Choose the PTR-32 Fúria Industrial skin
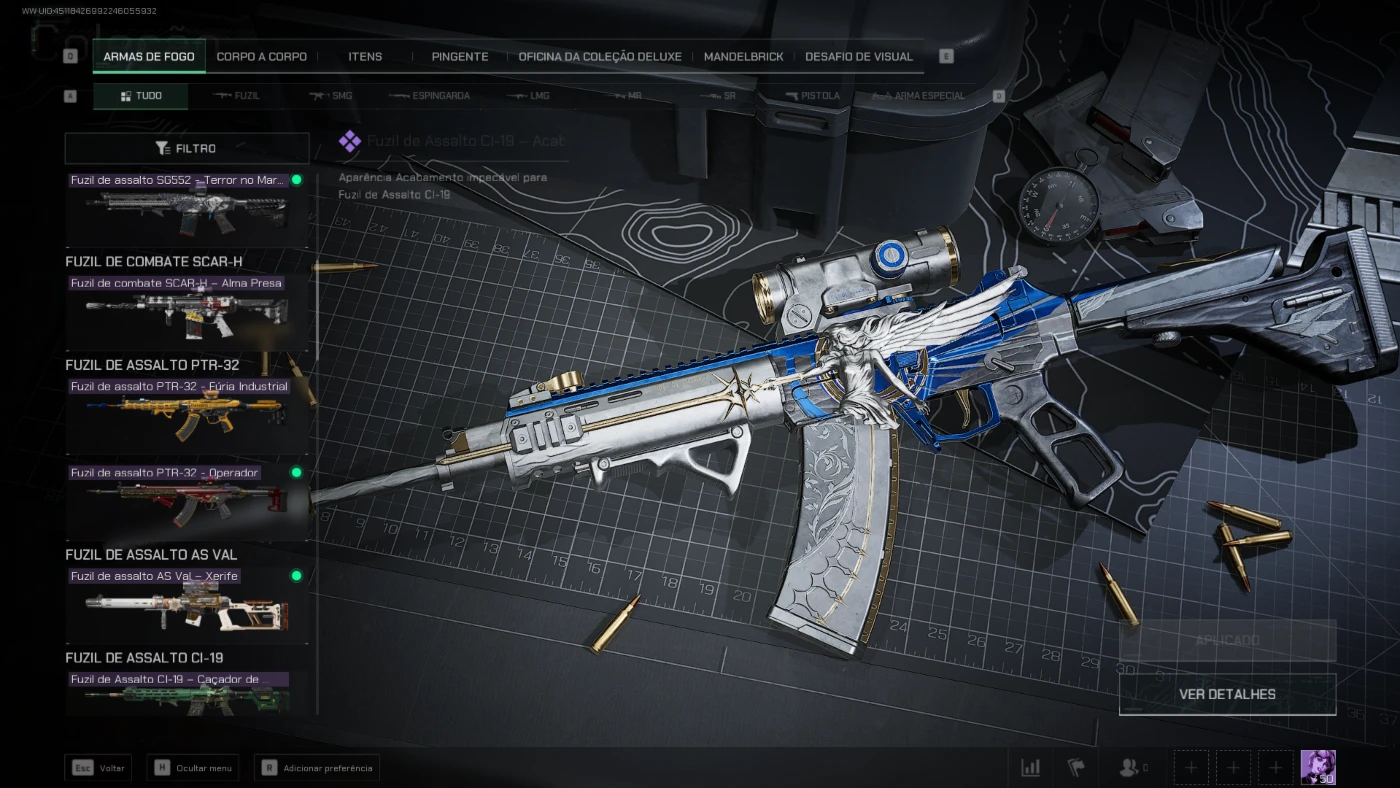 pos(187,412)
